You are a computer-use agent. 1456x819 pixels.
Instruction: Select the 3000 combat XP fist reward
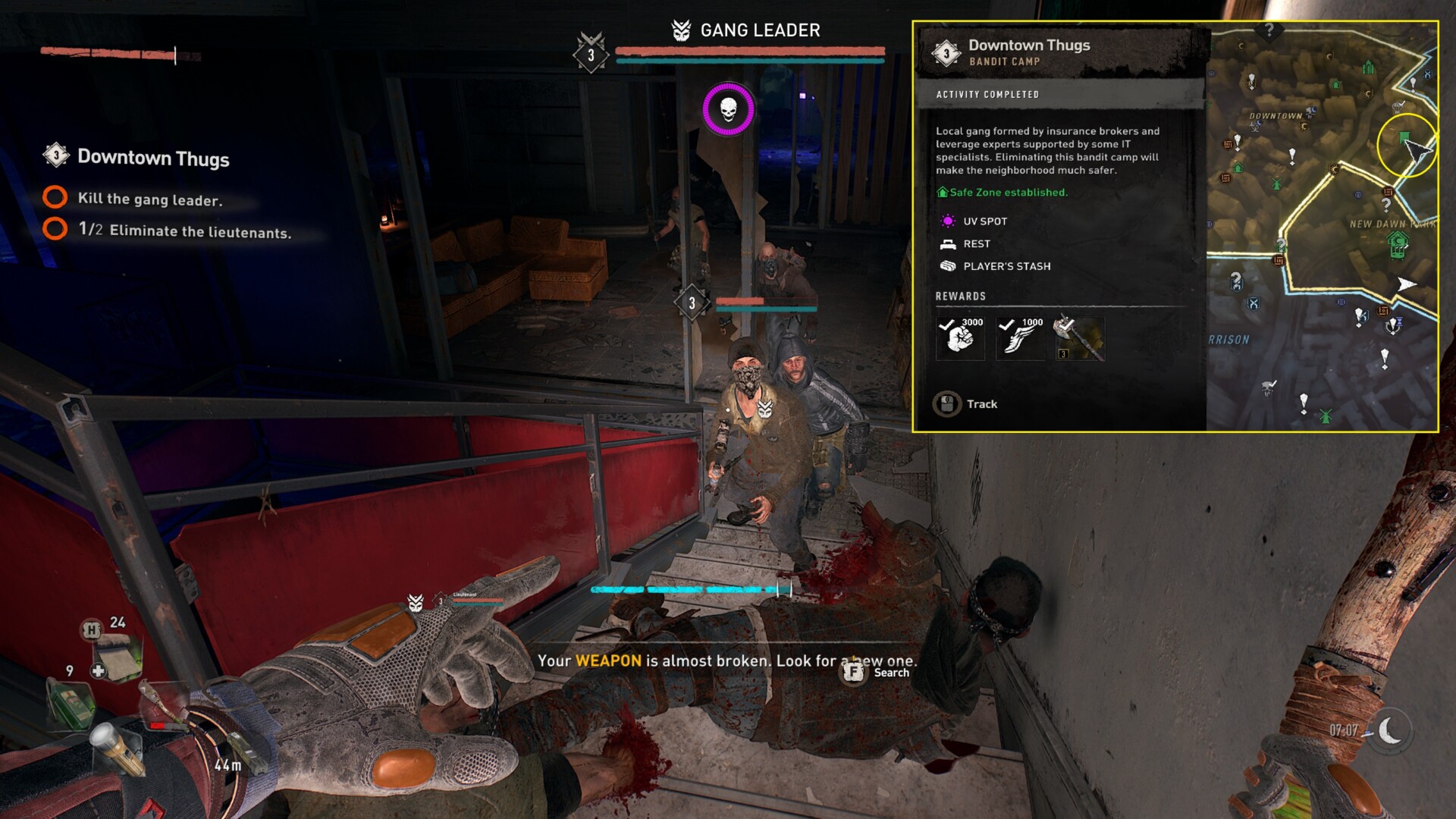[x=960, y=337]
